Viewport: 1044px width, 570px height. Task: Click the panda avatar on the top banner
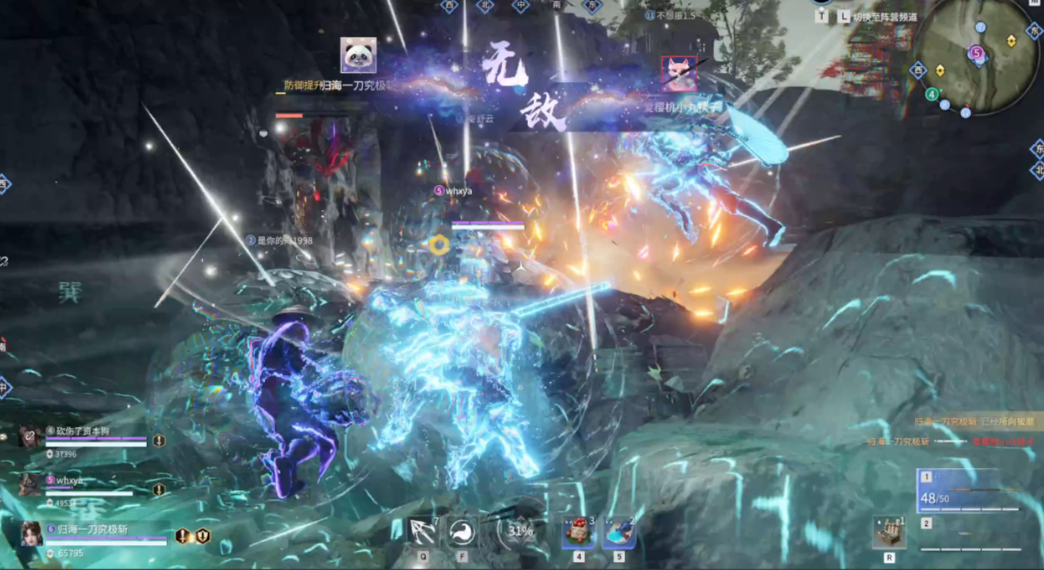pos(358,56)
